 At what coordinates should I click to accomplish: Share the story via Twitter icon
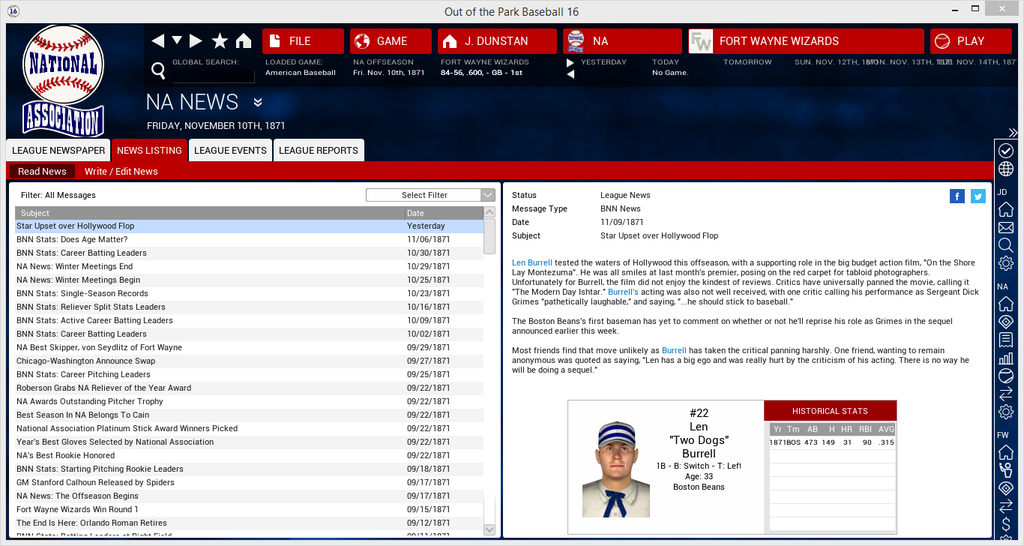[978, 196]
